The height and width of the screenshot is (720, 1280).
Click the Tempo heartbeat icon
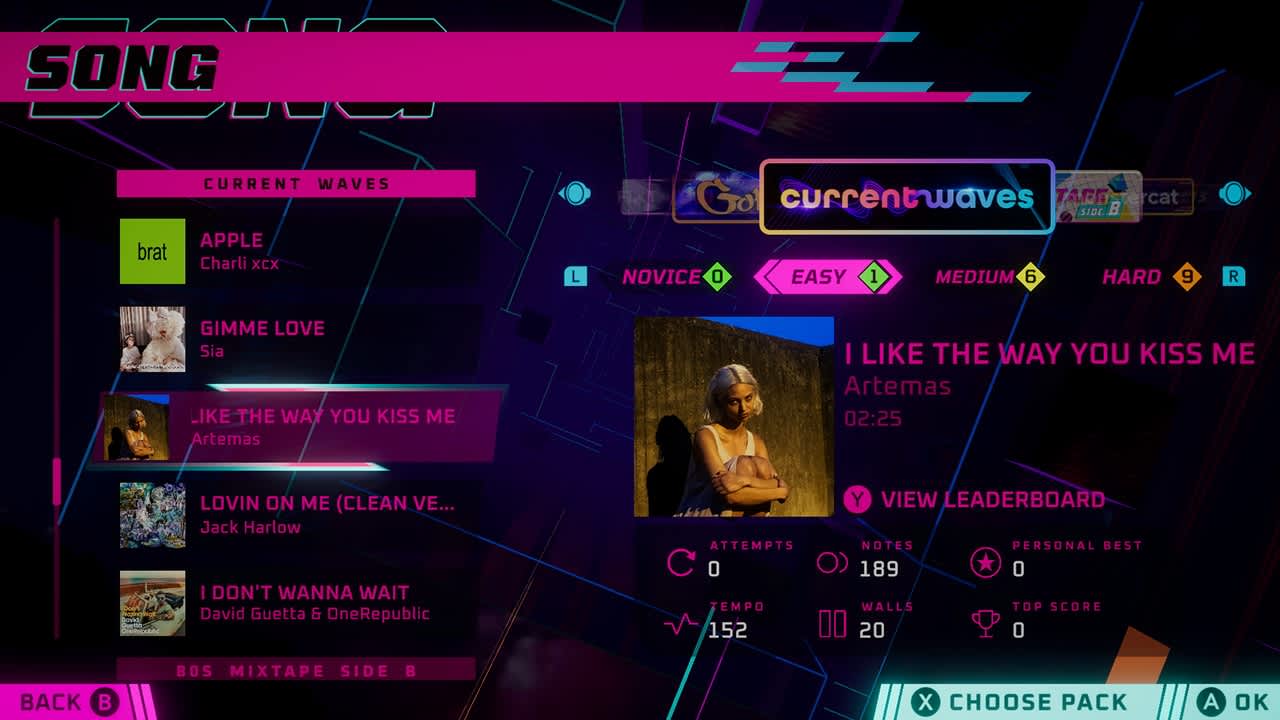tap(680, 625)
